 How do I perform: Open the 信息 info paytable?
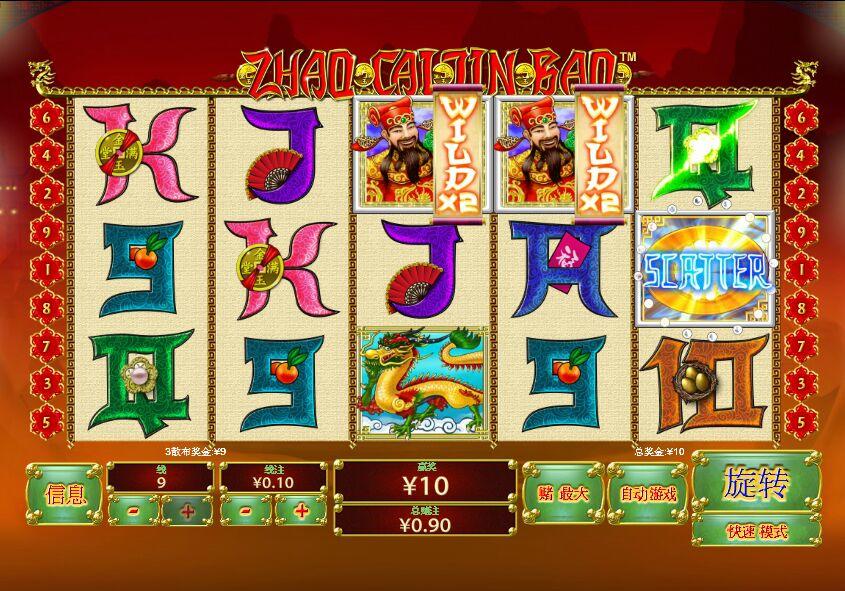click(x=65, y=493)
